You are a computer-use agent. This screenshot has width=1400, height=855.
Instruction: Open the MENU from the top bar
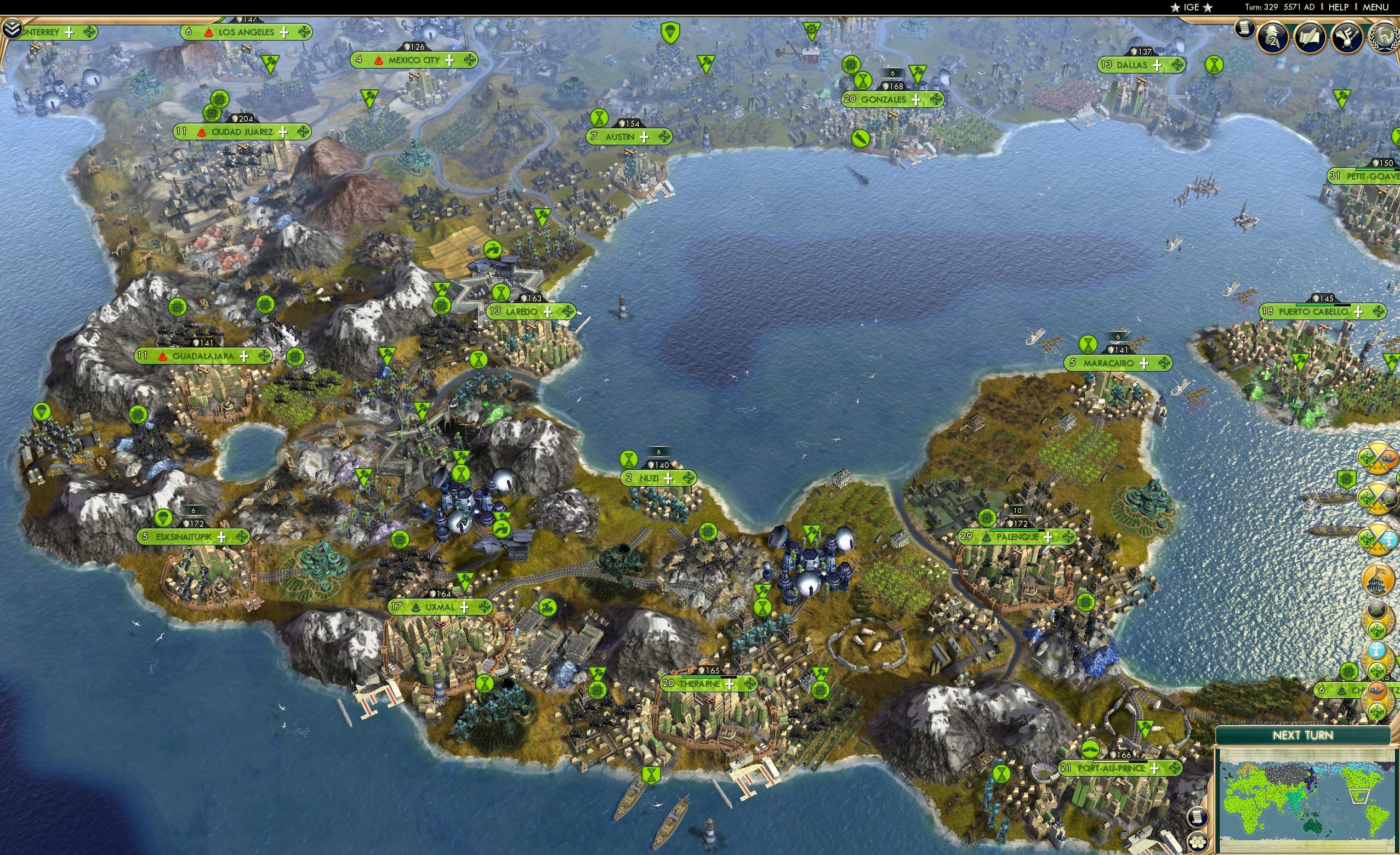(x=1375, y=7)
